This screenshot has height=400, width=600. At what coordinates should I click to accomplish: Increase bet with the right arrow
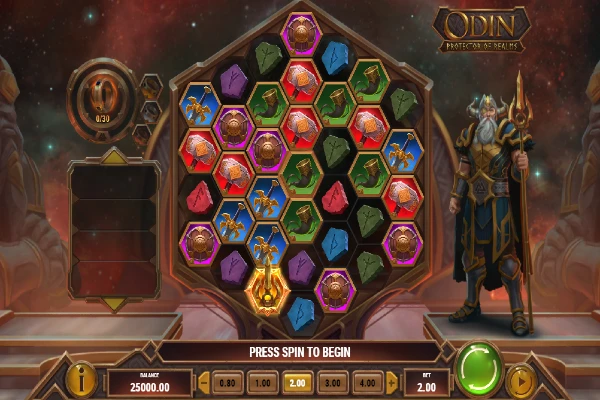point(391,382)
